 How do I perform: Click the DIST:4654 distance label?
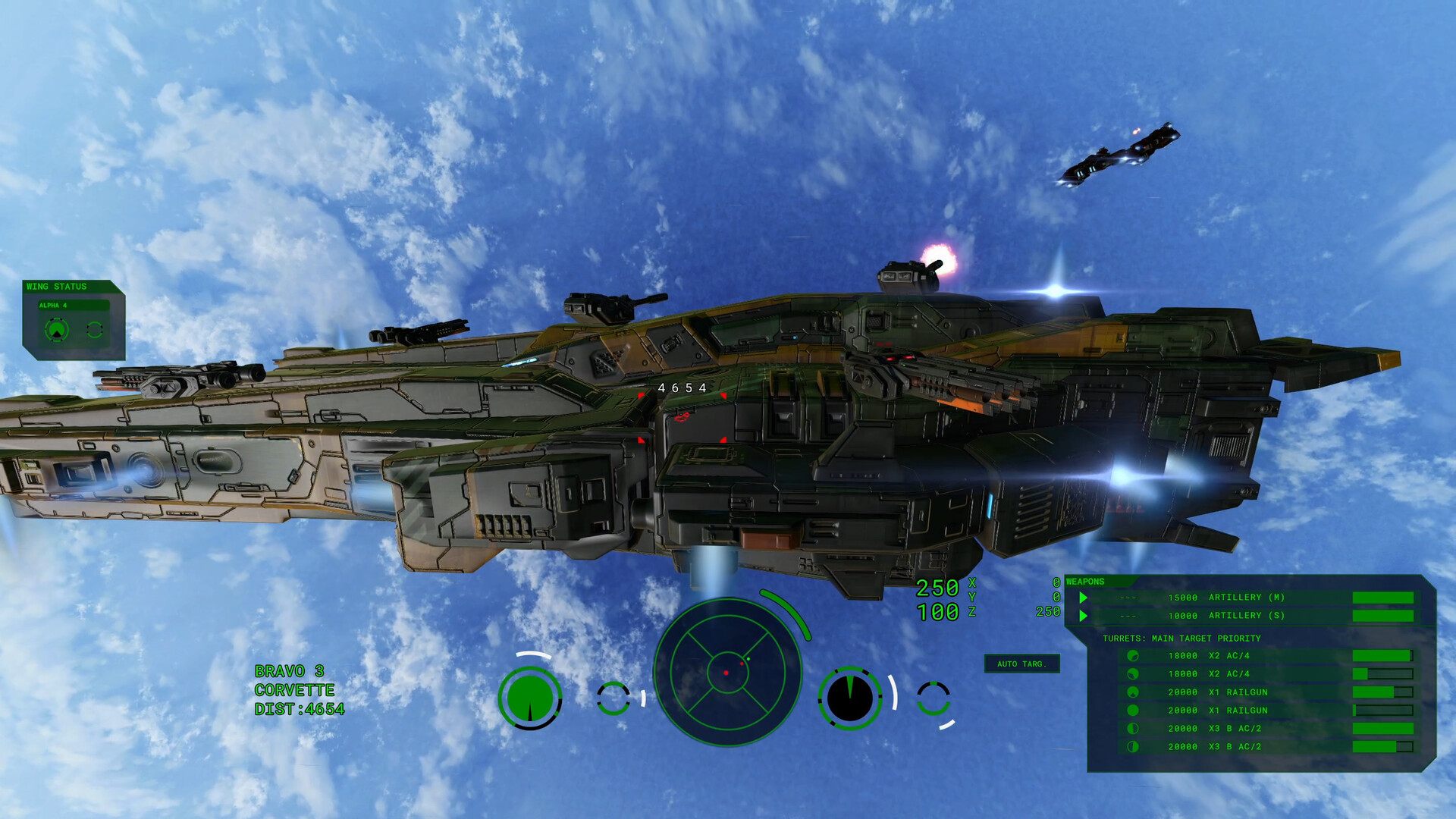tap(300, 711)
